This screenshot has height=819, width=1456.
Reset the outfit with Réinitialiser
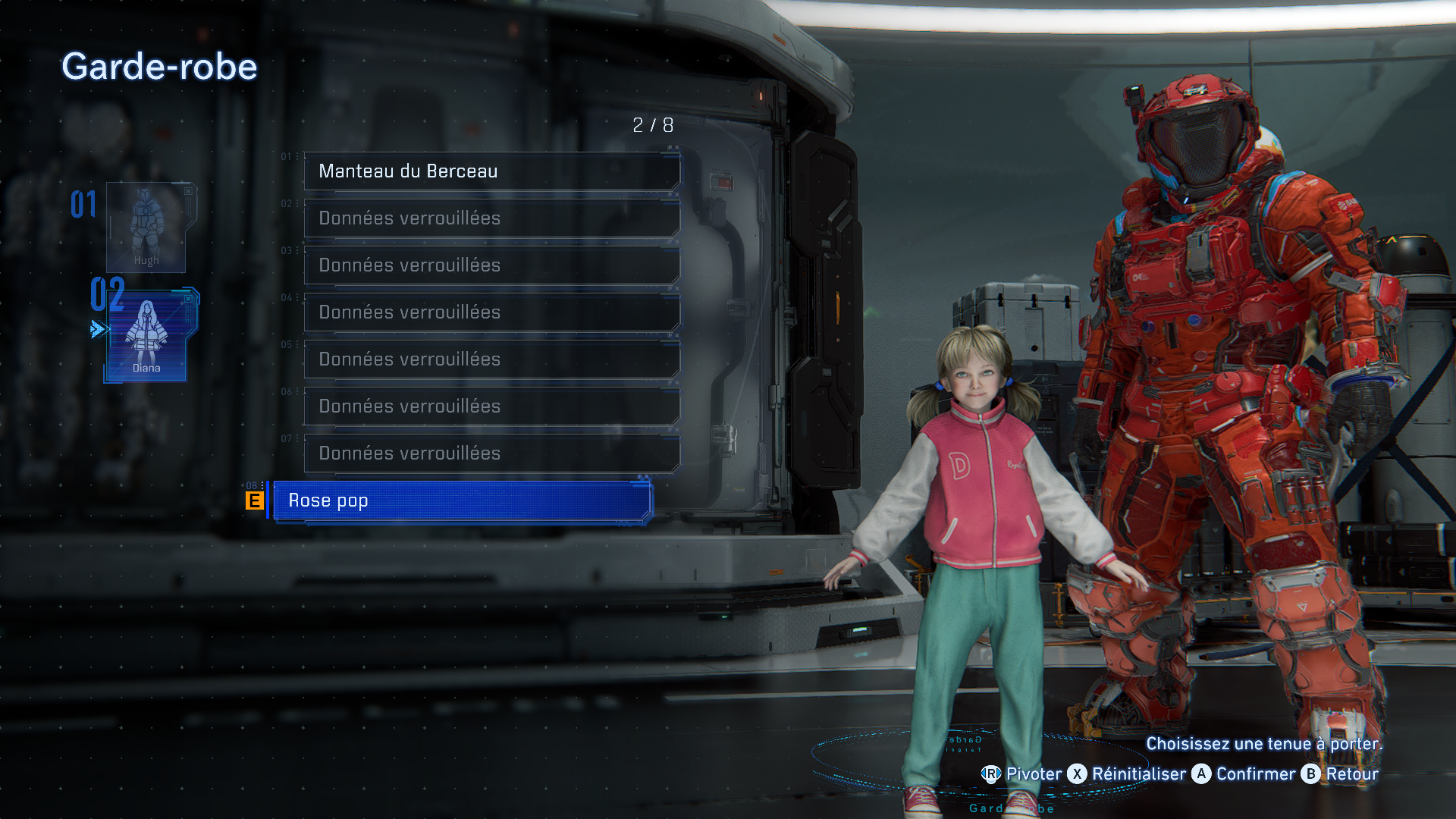1127,773
